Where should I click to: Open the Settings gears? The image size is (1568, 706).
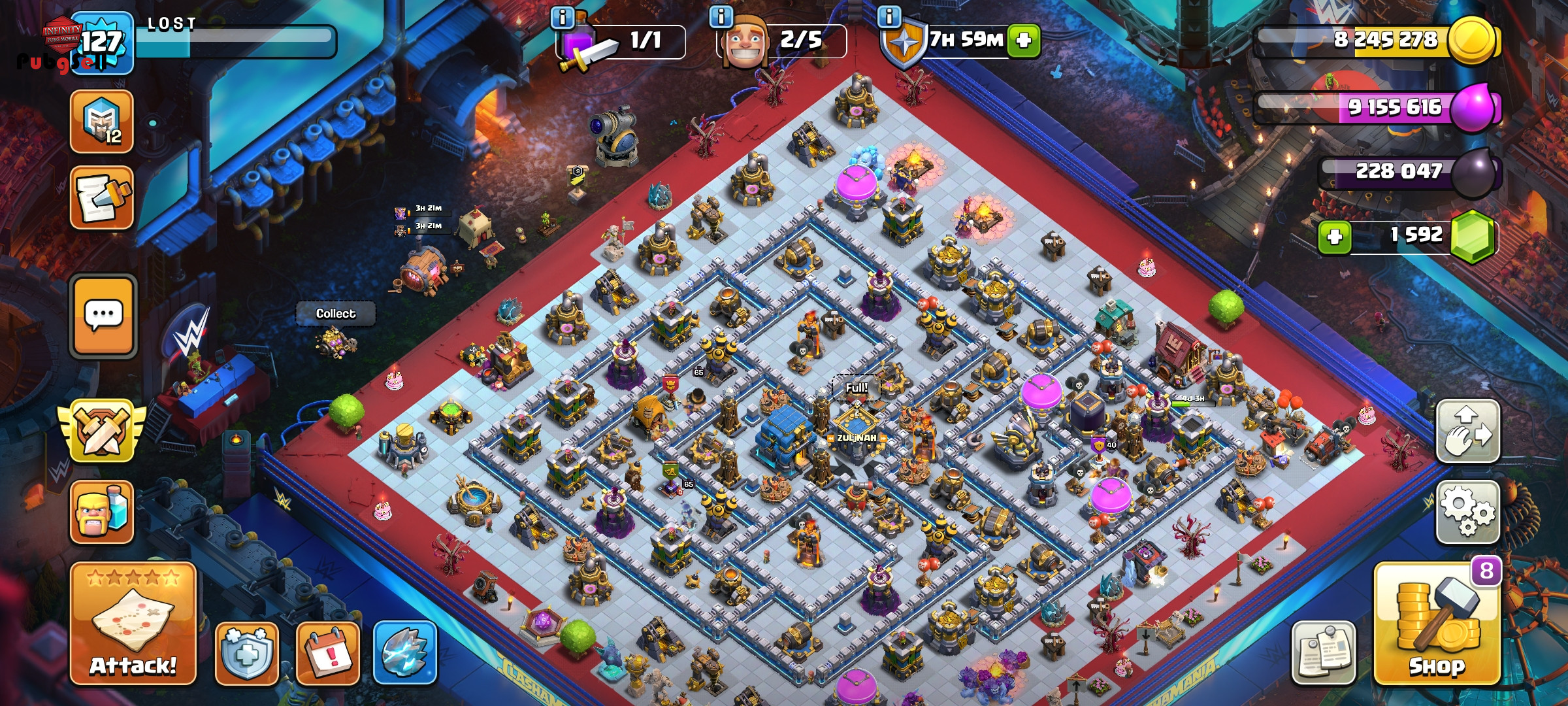click(1467, 512)
